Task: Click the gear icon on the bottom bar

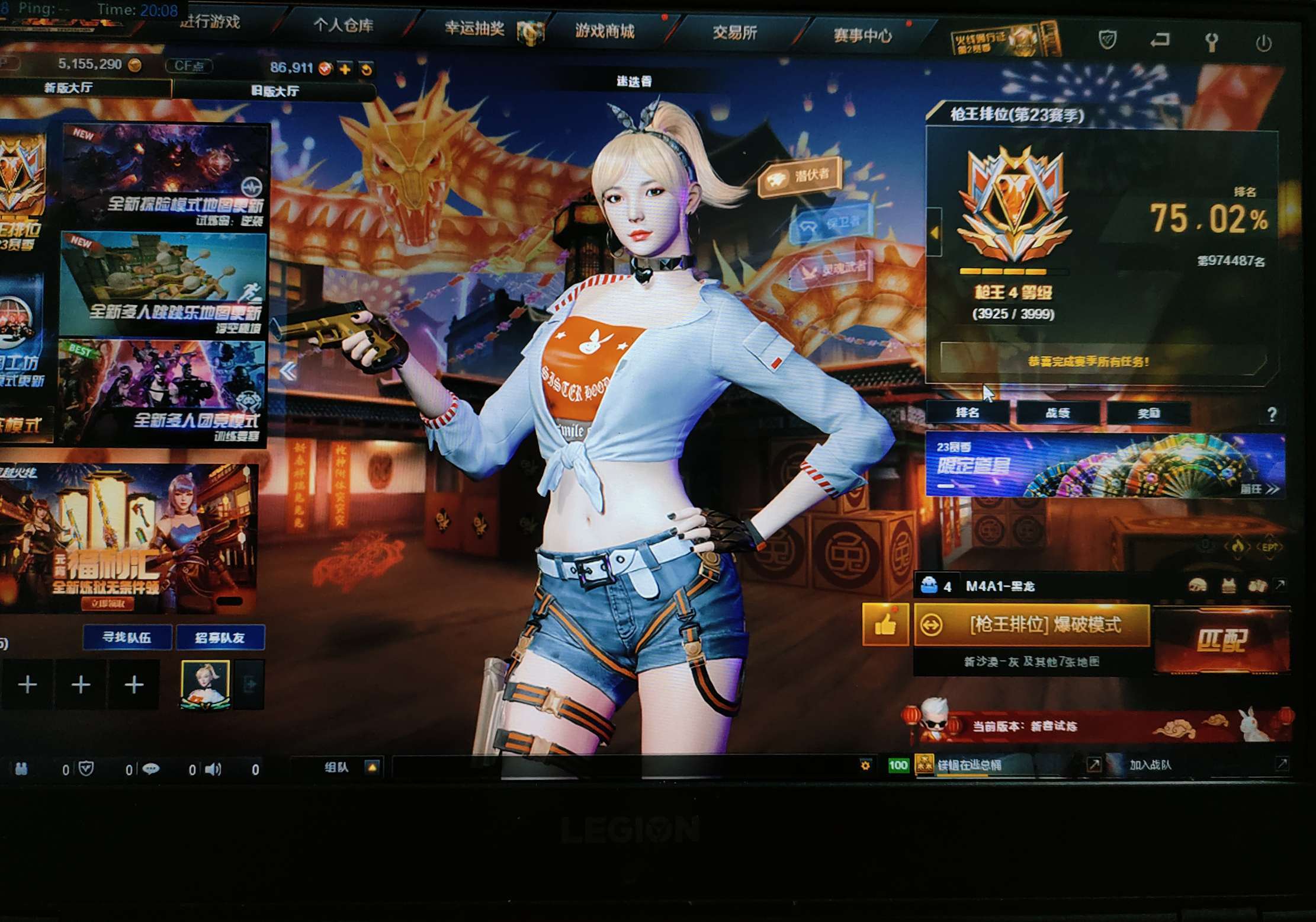Action: (866, 764)
